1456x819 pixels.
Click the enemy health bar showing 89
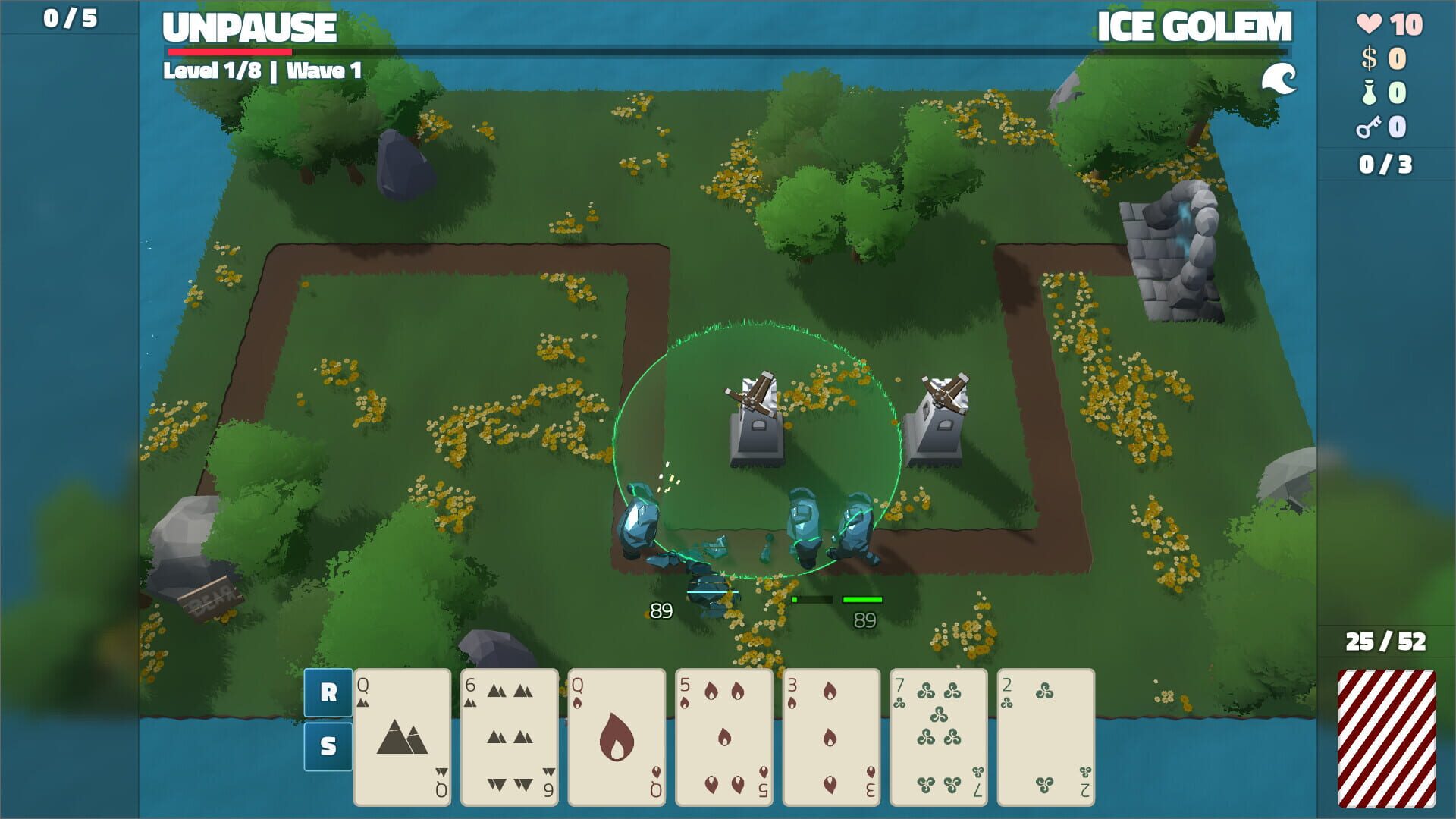pos(862,598)
